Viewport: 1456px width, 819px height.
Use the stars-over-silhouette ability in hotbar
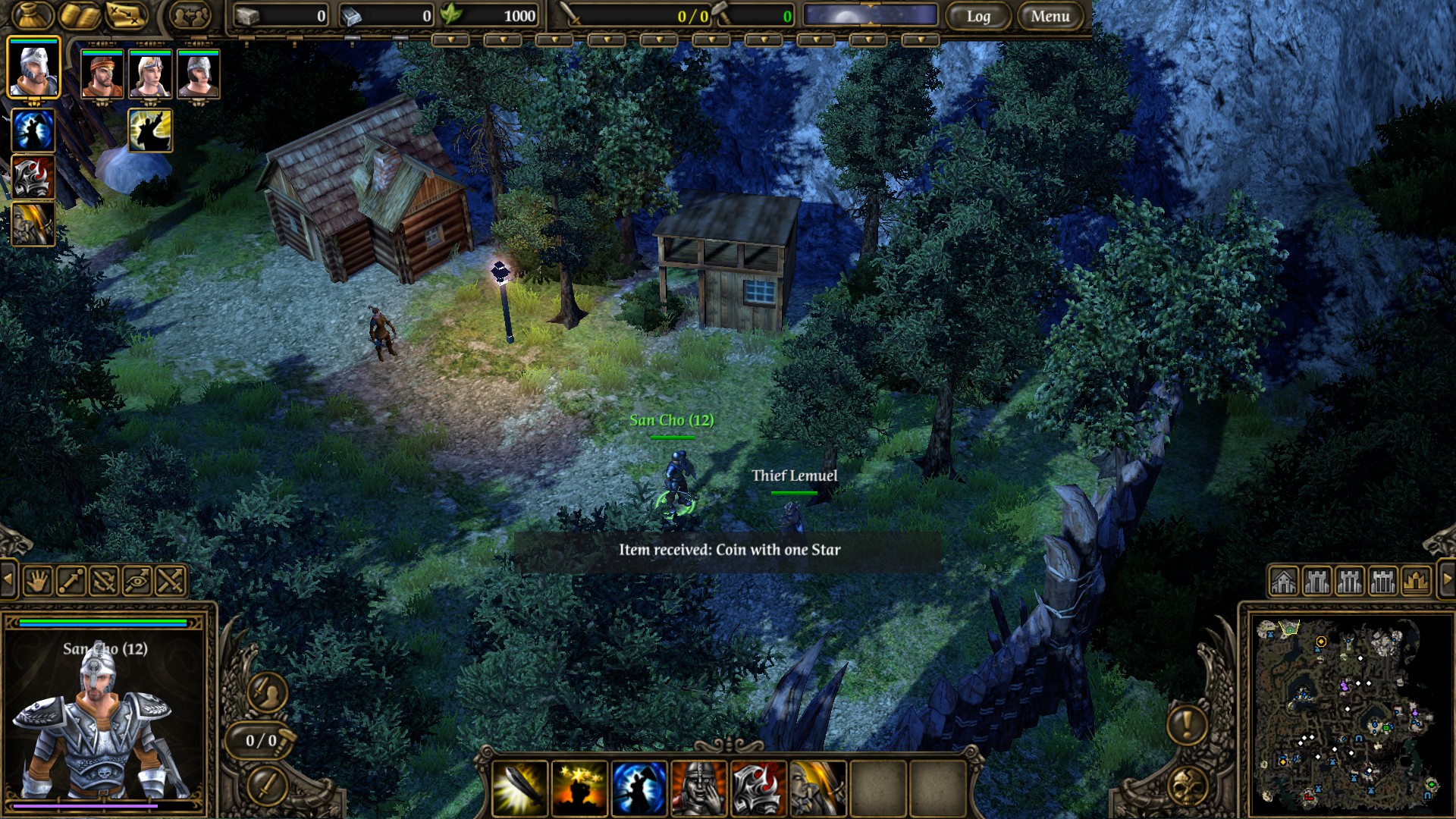tap(579, 789)
